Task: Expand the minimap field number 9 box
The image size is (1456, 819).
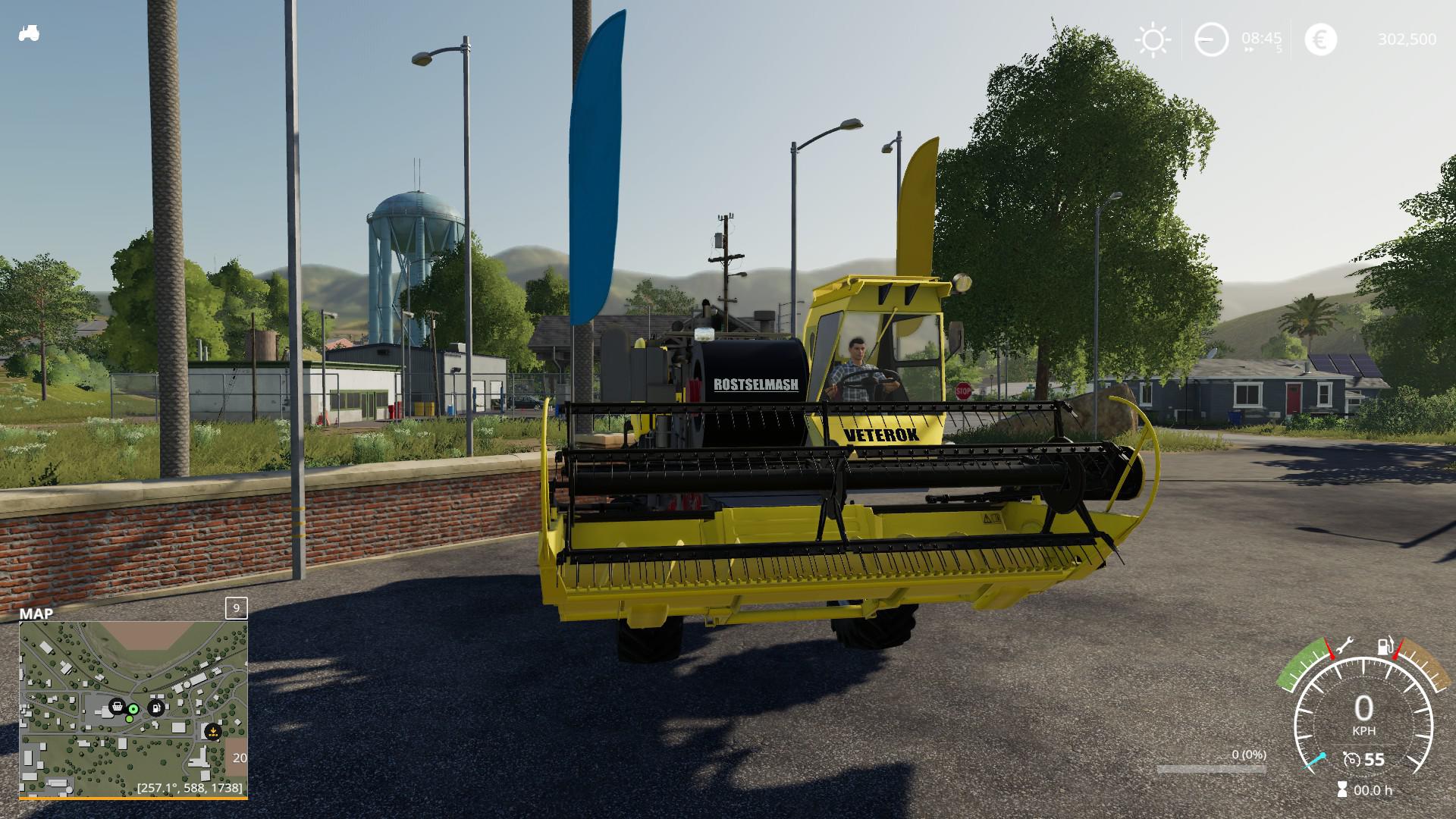Action: pyautogui.click(x=235, y=608)
